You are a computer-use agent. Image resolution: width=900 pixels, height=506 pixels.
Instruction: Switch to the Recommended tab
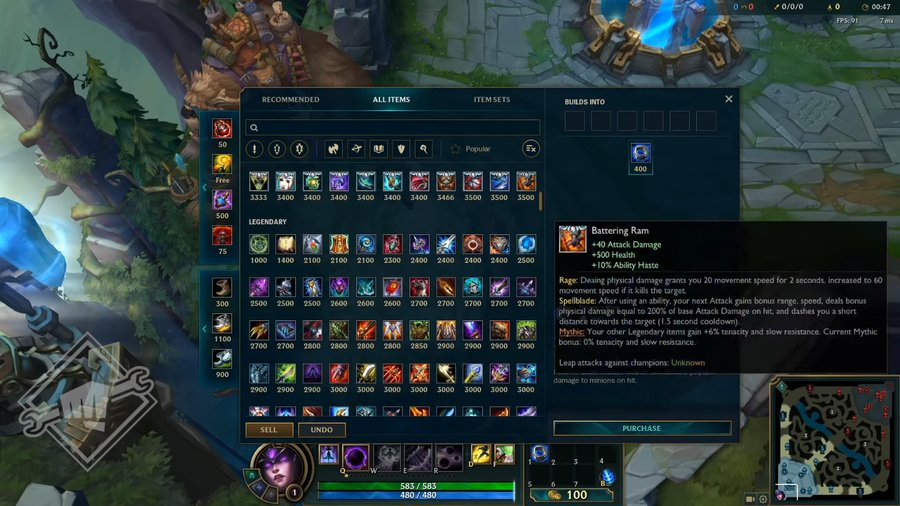tap(290, 100)
